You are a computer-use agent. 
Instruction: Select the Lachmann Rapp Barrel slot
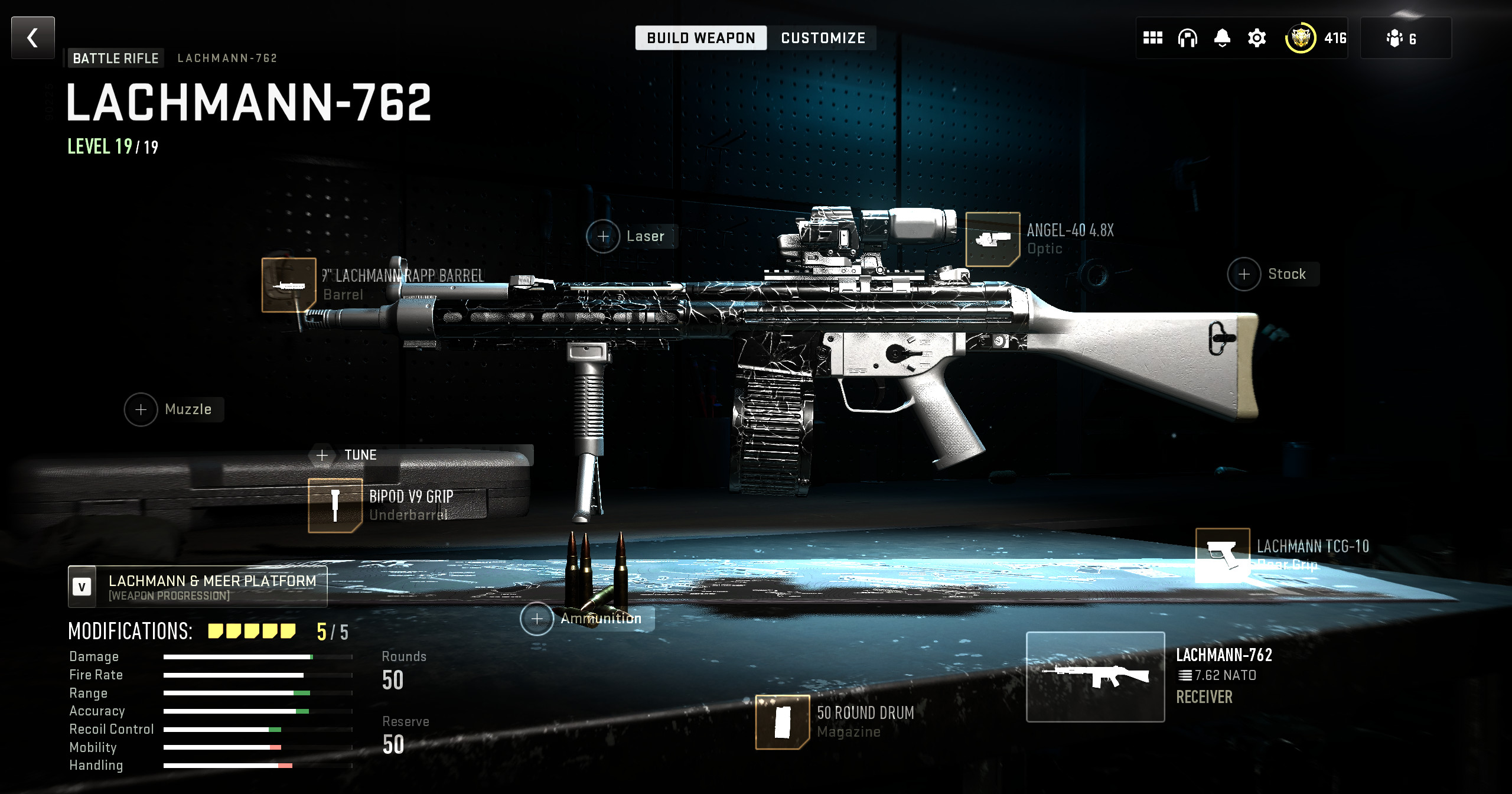pos(289,285)
